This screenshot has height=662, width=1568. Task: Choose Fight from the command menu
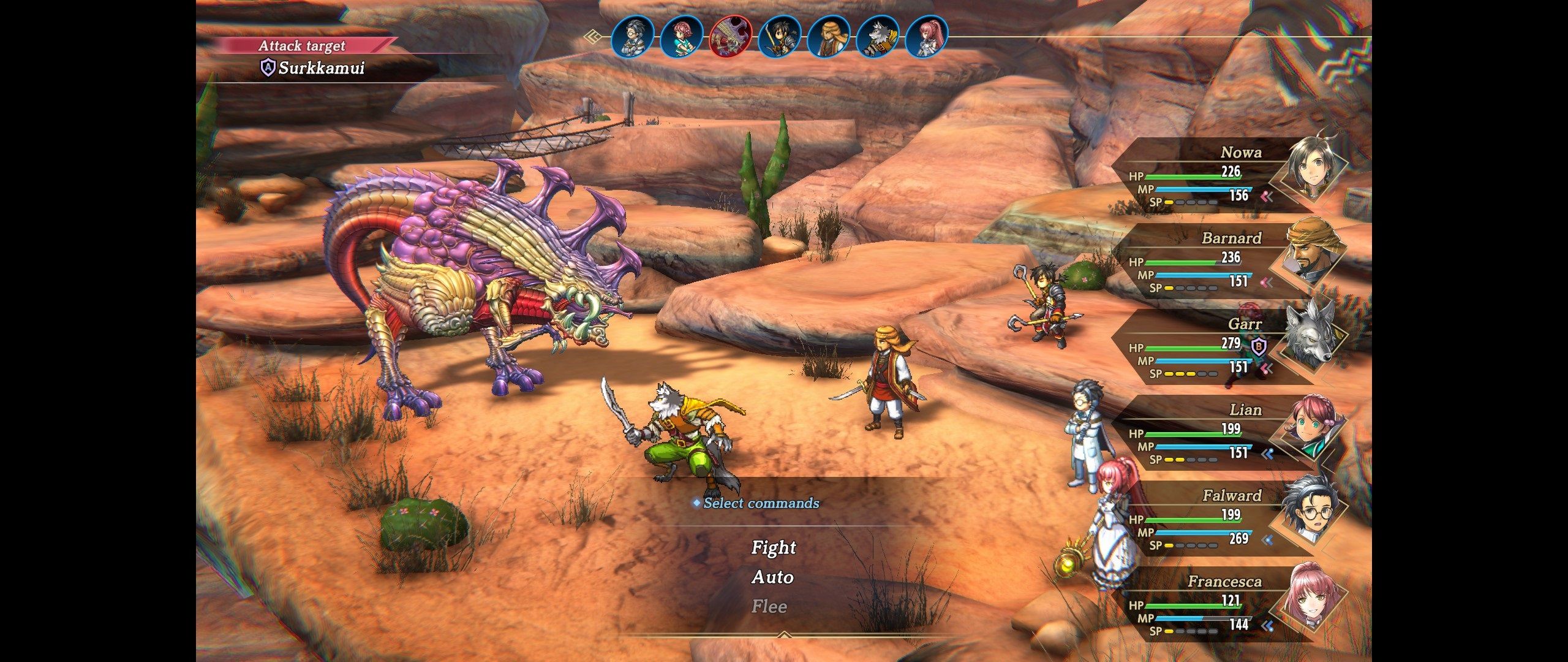(773, 547)
